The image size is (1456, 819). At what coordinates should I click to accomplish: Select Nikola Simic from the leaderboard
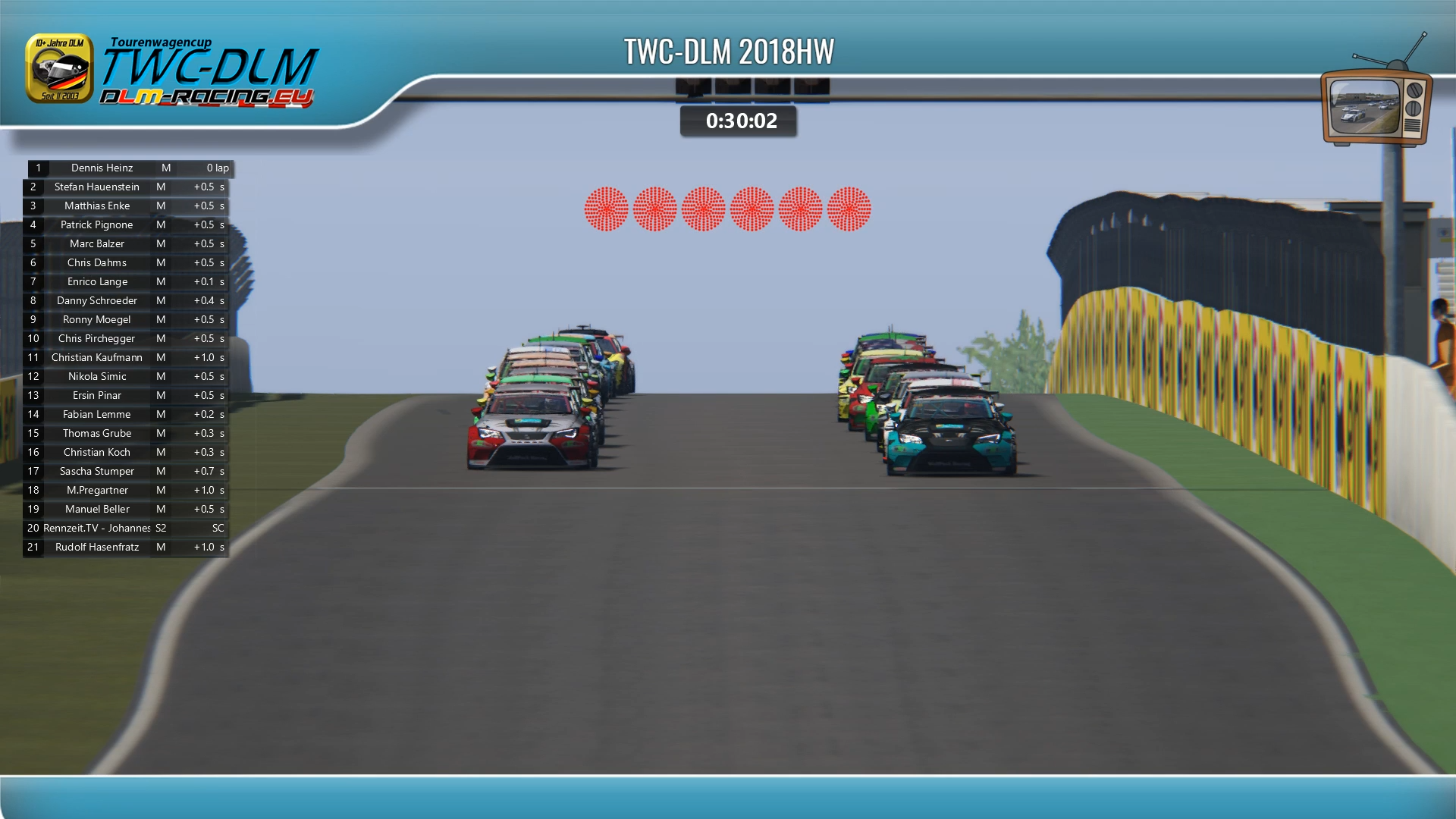(x=97, y=377)
